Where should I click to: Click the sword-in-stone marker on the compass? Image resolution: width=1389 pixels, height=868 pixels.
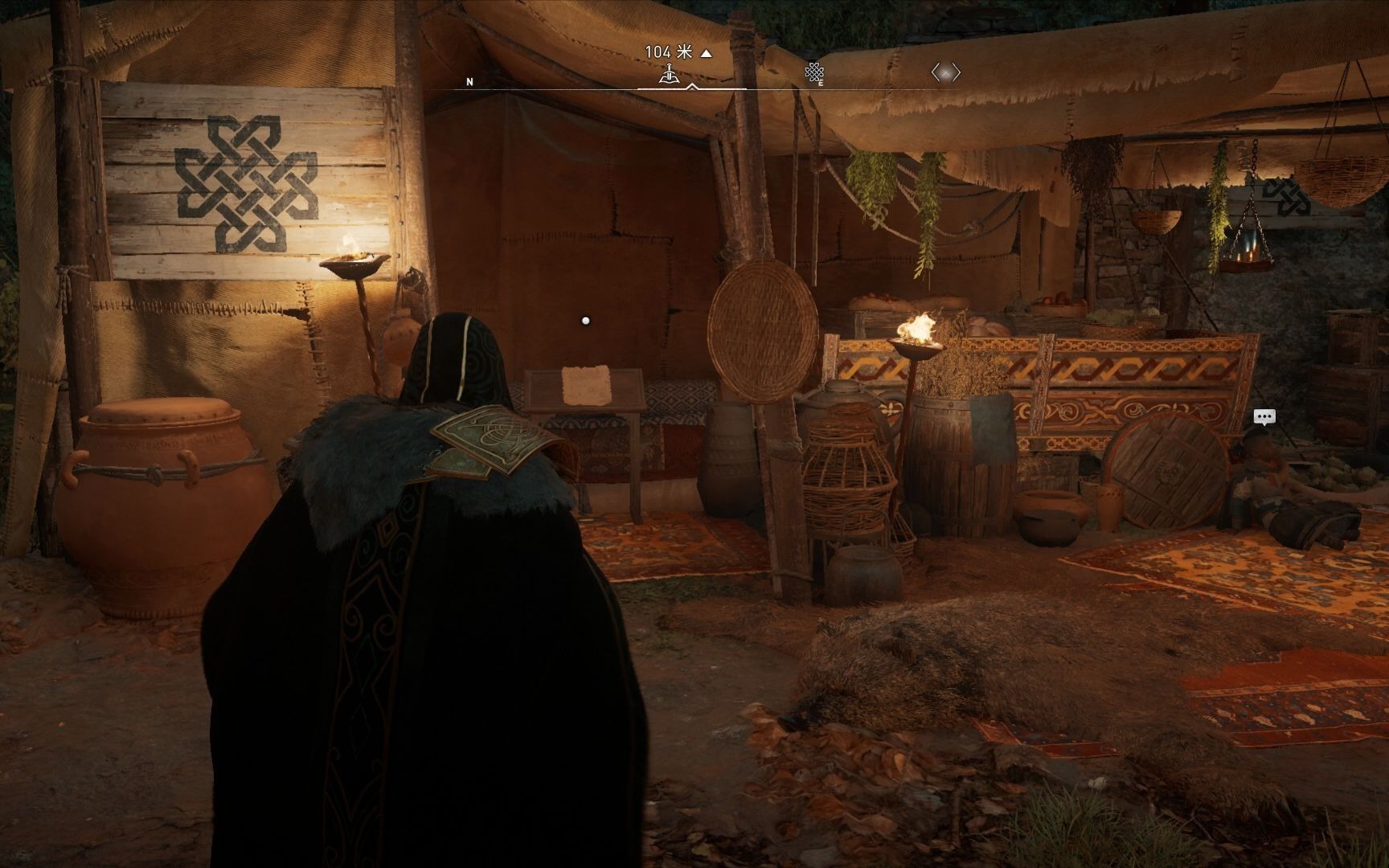[x=669, y=74]
